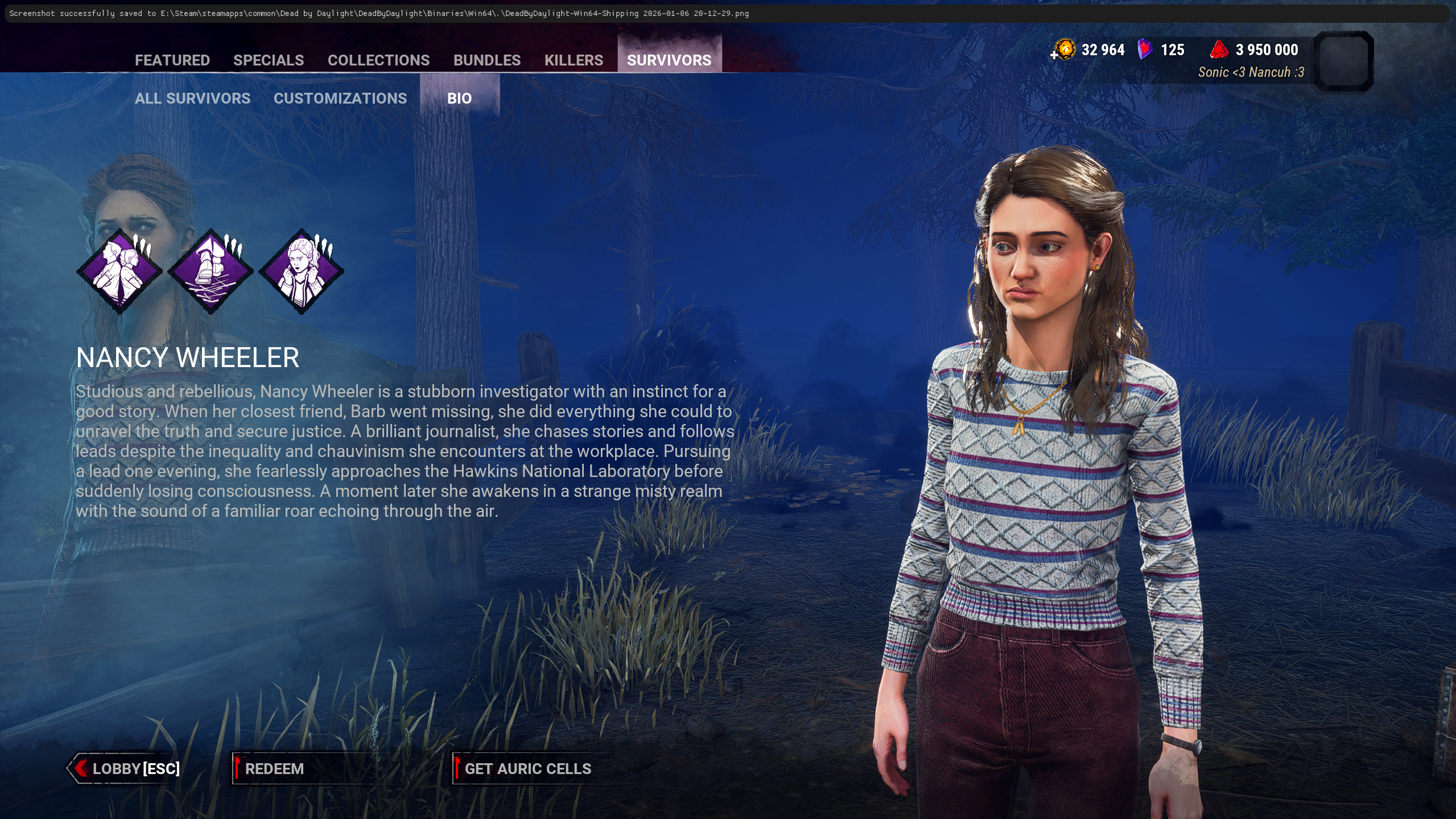The width and height of the screenshot is (1456, 819).
Task: Open the Featured store tab
Action: pyautogui.click(x=172, y=60)
